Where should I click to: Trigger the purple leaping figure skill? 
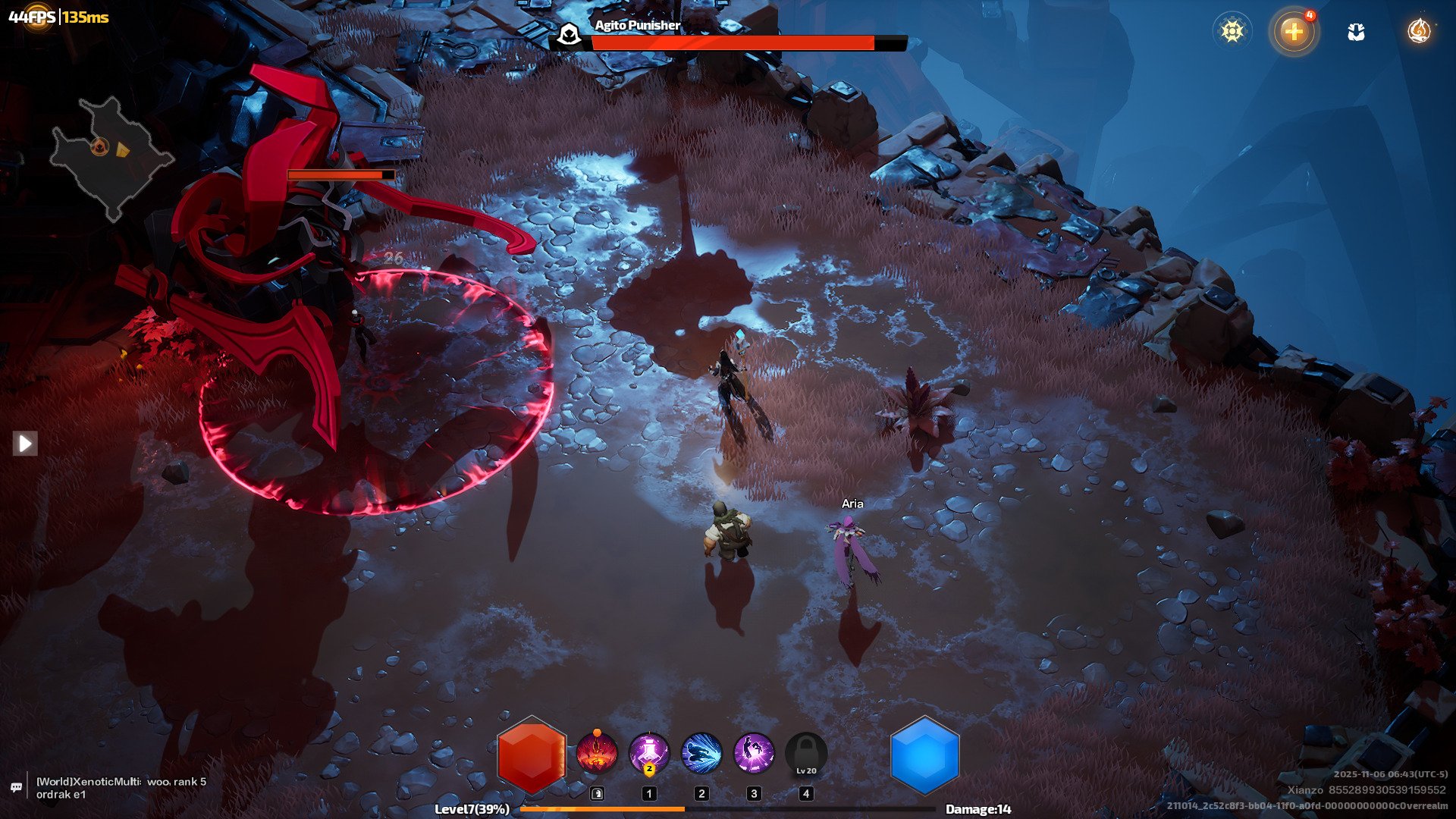754,754
